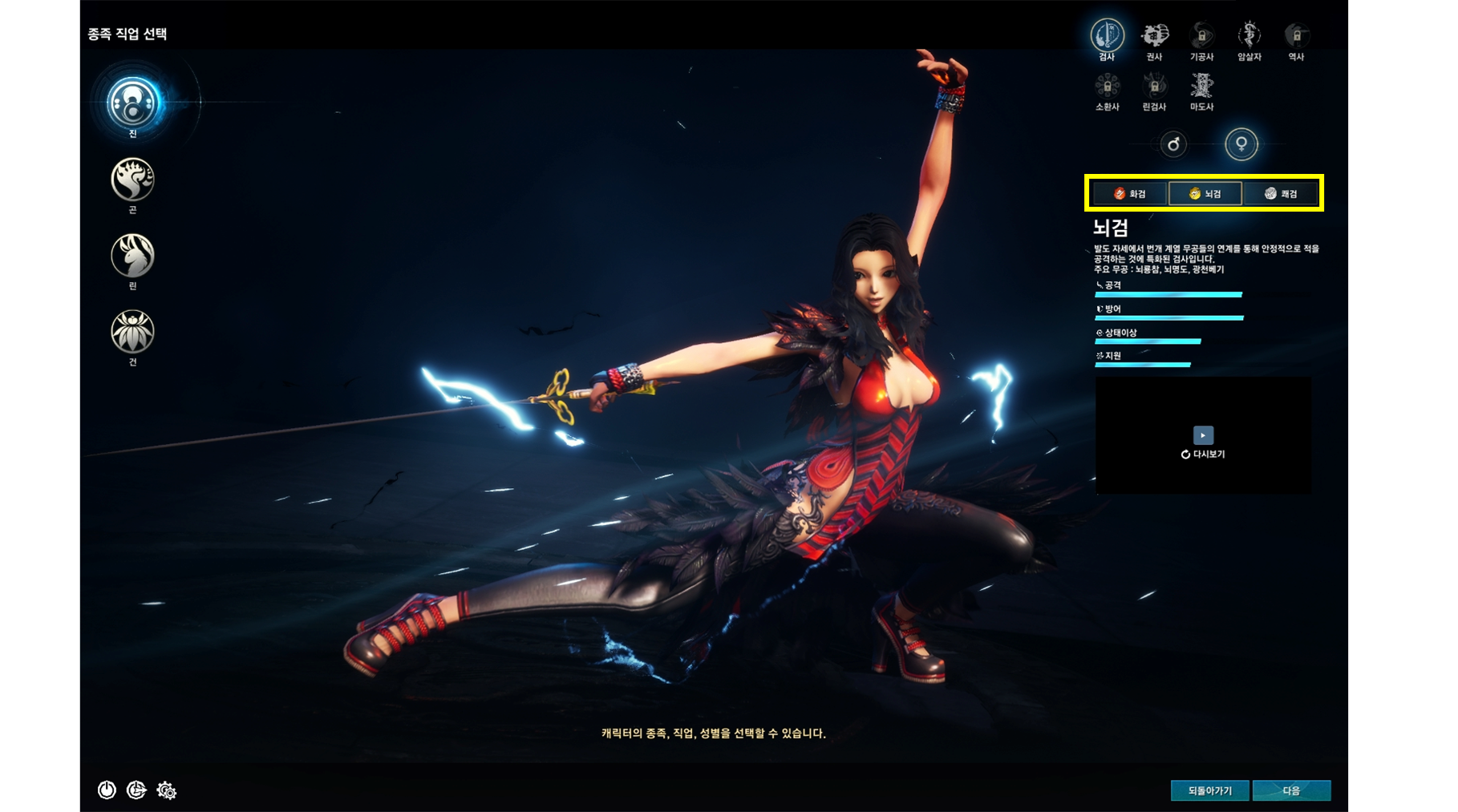Select the 암살자 class icon

pyautogui.click(x=1249, y=35)
